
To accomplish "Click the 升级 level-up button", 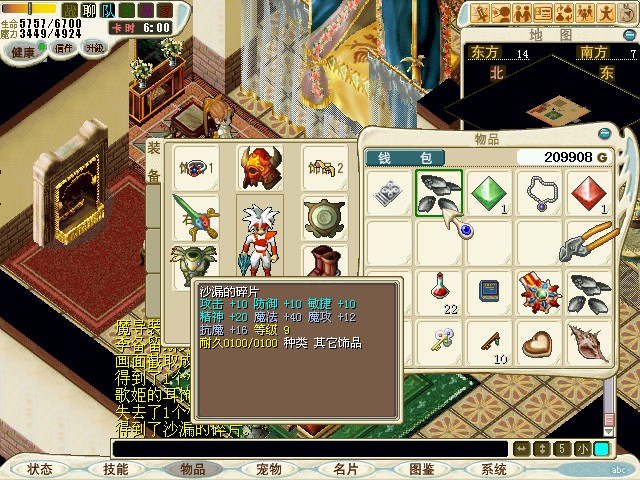I will pos(95,48).
